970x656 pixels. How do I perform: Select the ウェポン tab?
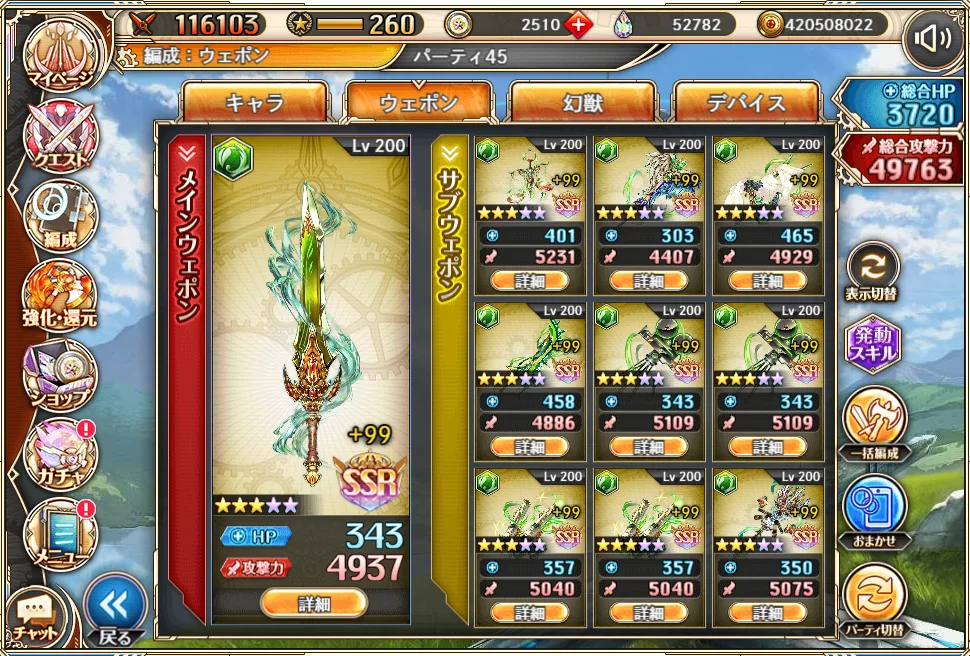click(x=419, y=103)
